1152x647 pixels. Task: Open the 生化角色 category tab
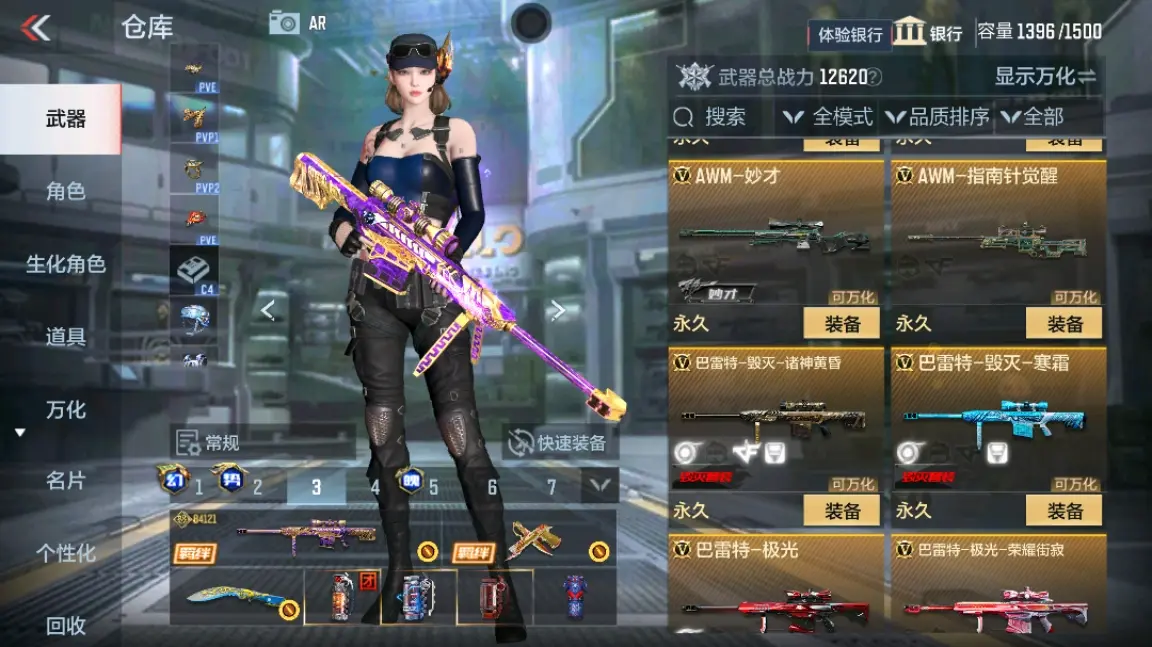point(66,264)
